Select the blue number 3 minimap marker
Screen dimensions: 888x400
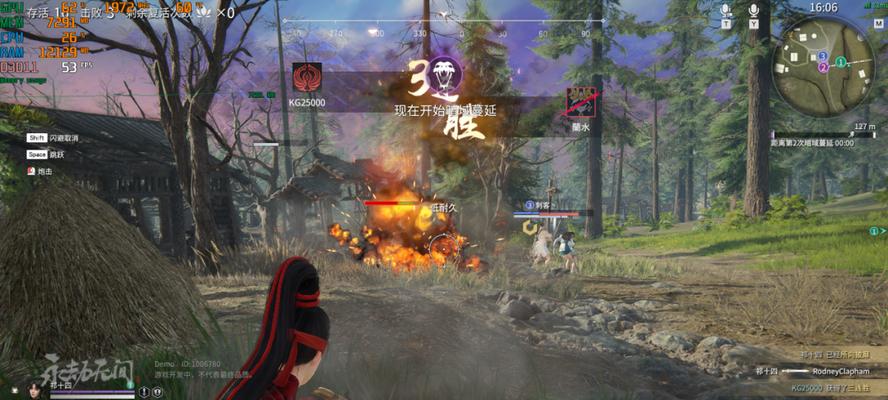[822, 56]
